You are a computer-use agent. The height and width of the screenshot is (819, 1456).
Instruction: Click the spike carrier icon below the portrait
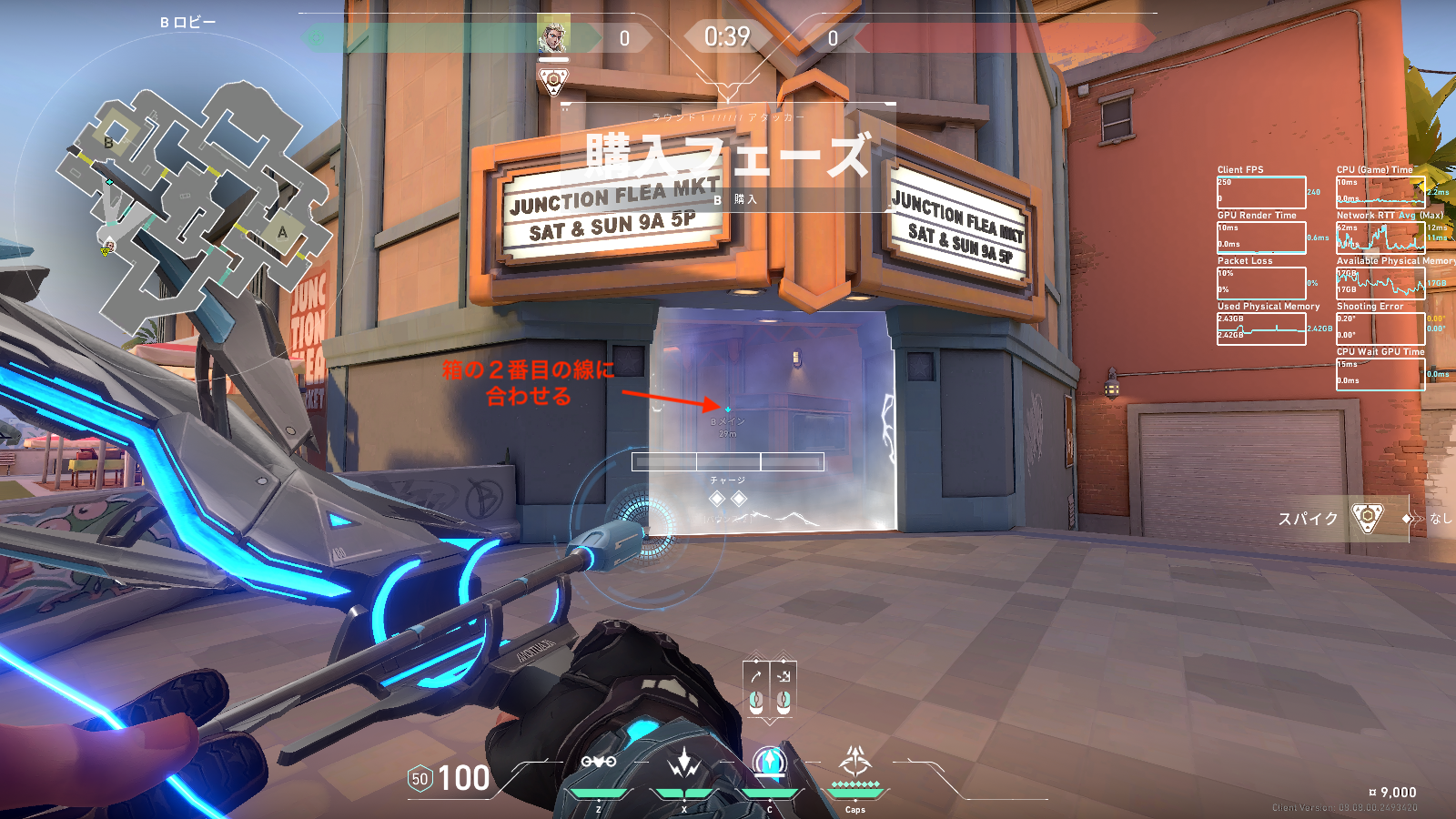coord(553,82)
